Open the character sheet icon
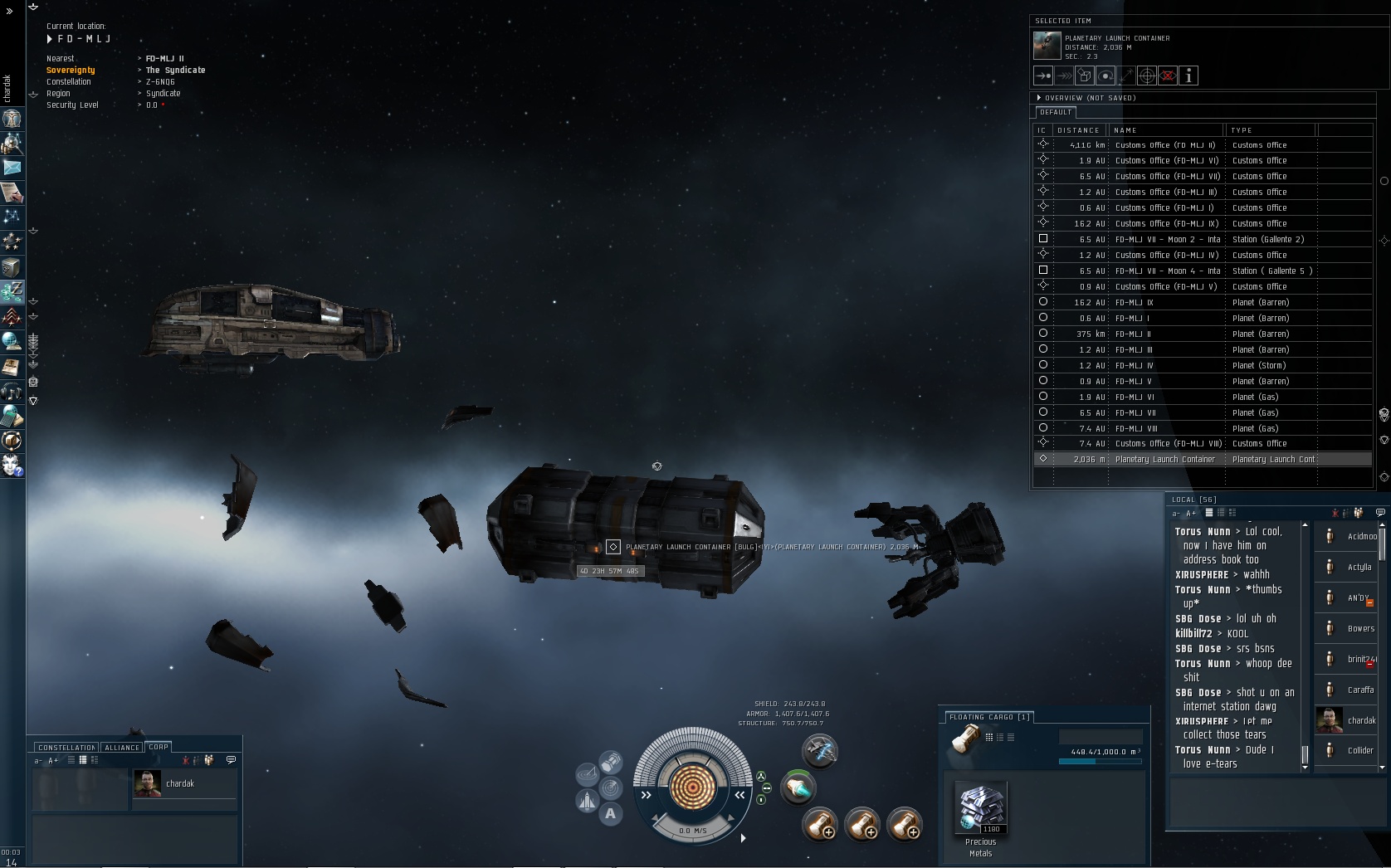The image size is (1391, 868). 12,119
